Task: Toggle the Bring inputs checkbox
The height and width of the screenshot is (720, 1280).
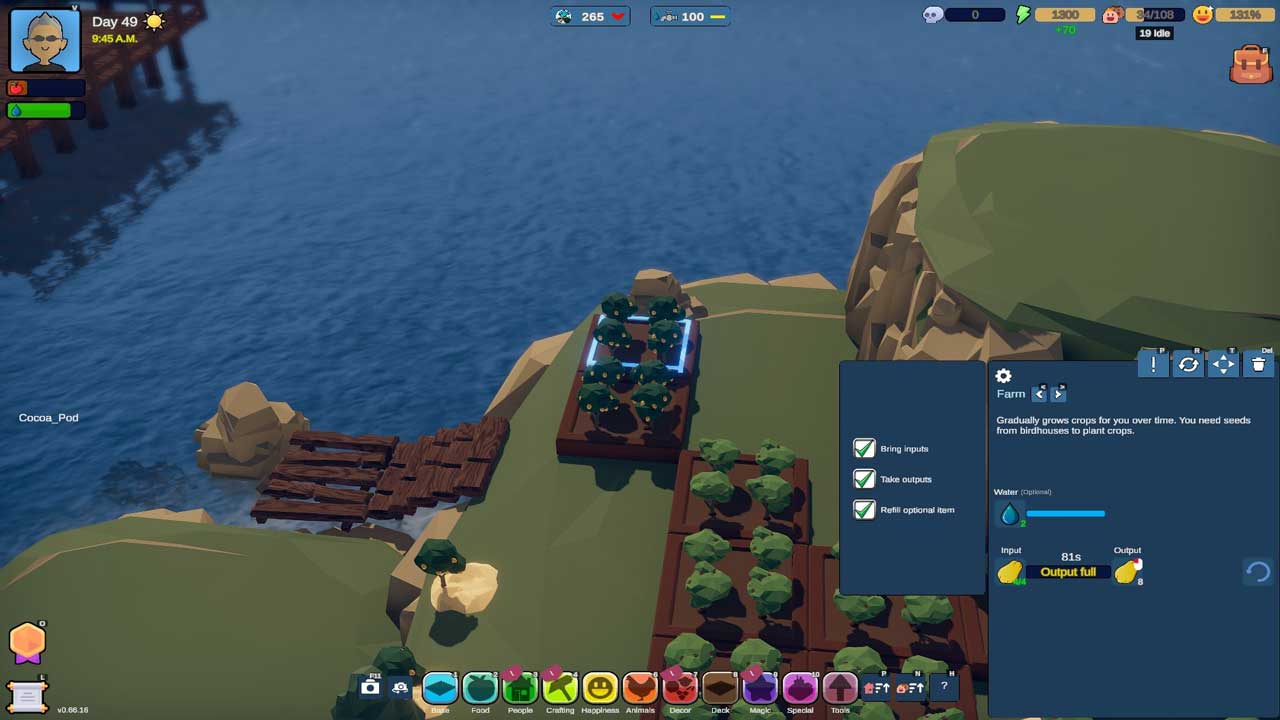Action: [x=864, y=449]
